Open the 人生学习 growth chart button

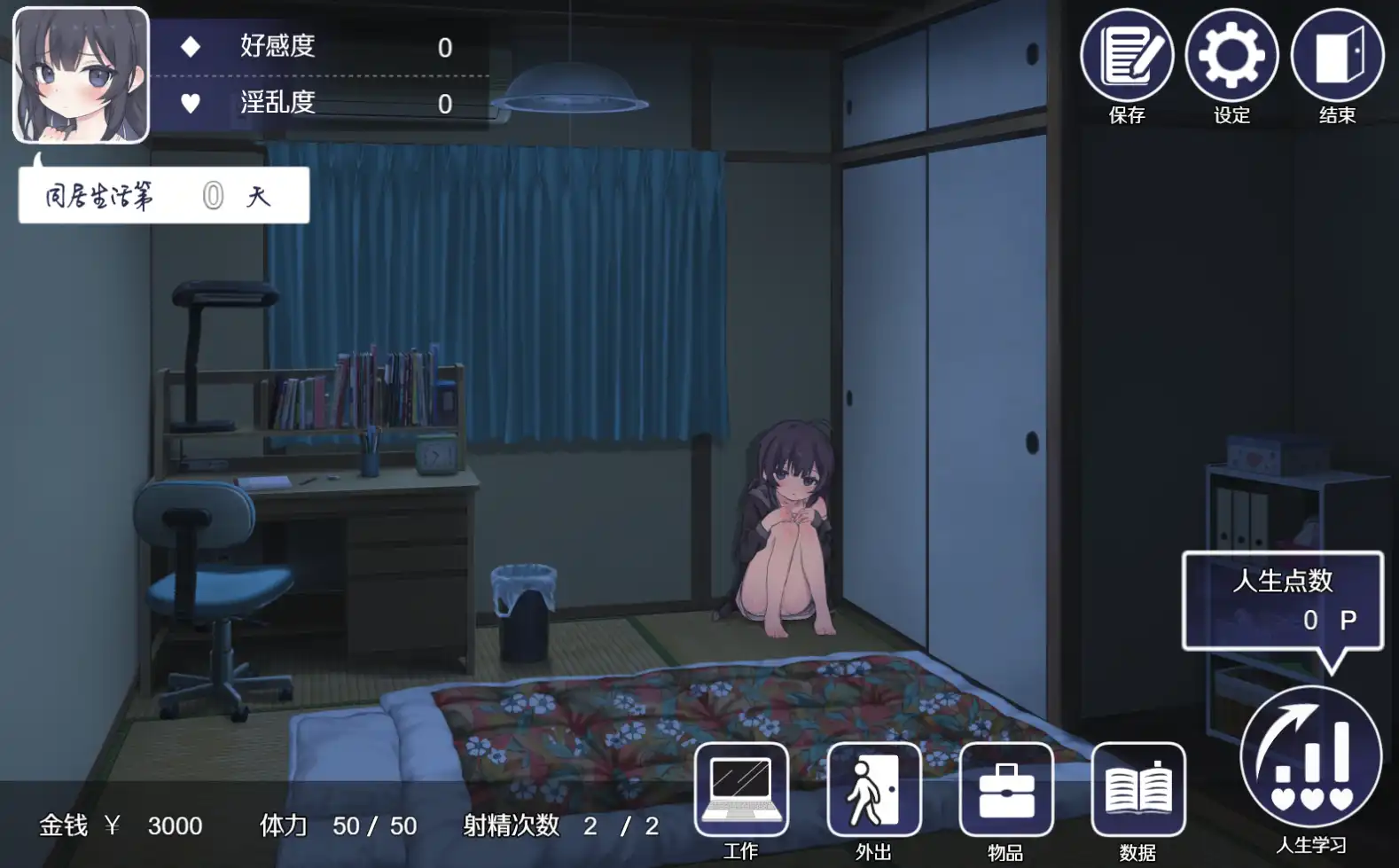[x=1310, y=756]
